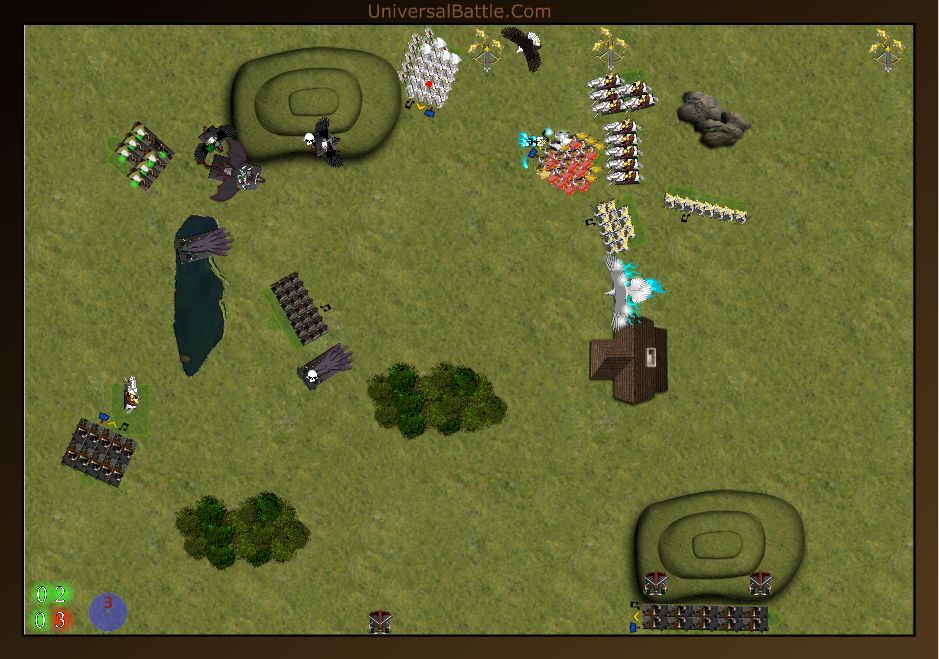The height and width of the screenshot is (659, 939).
Task: Click the blue round counter showing 3
Action: pos(108,611)
